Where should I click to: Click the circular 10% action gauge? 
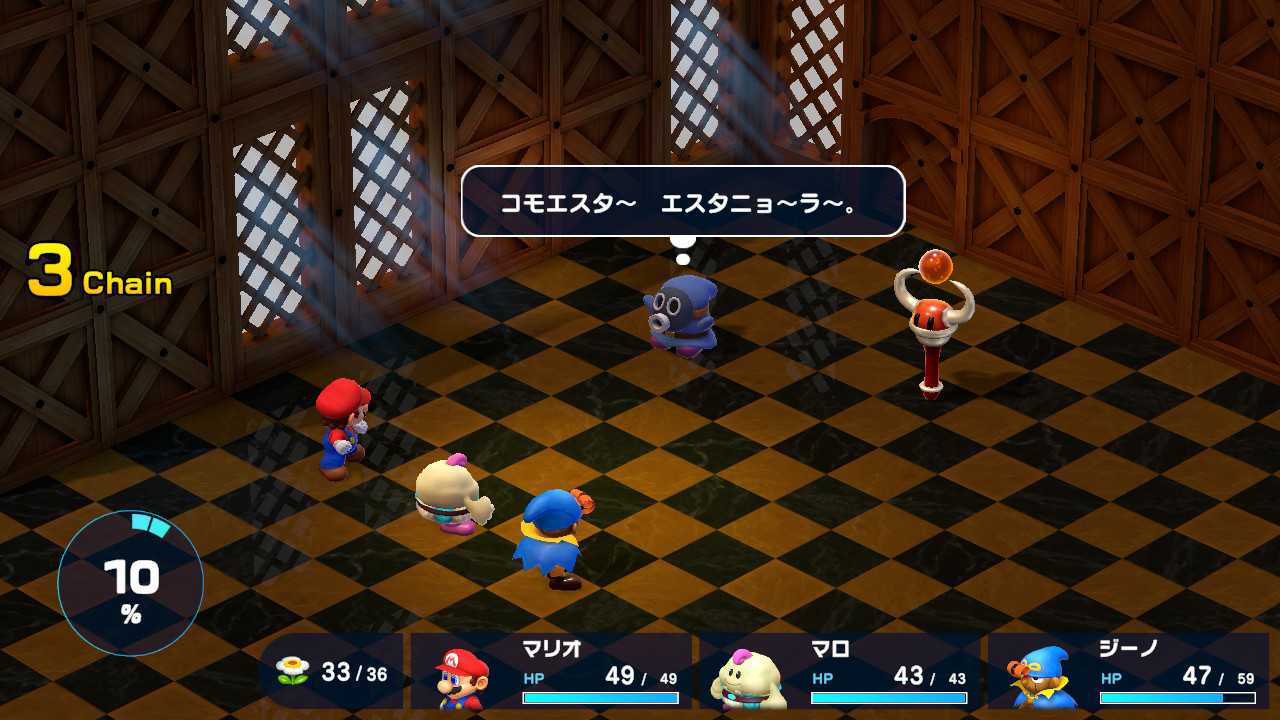[131, 583]
